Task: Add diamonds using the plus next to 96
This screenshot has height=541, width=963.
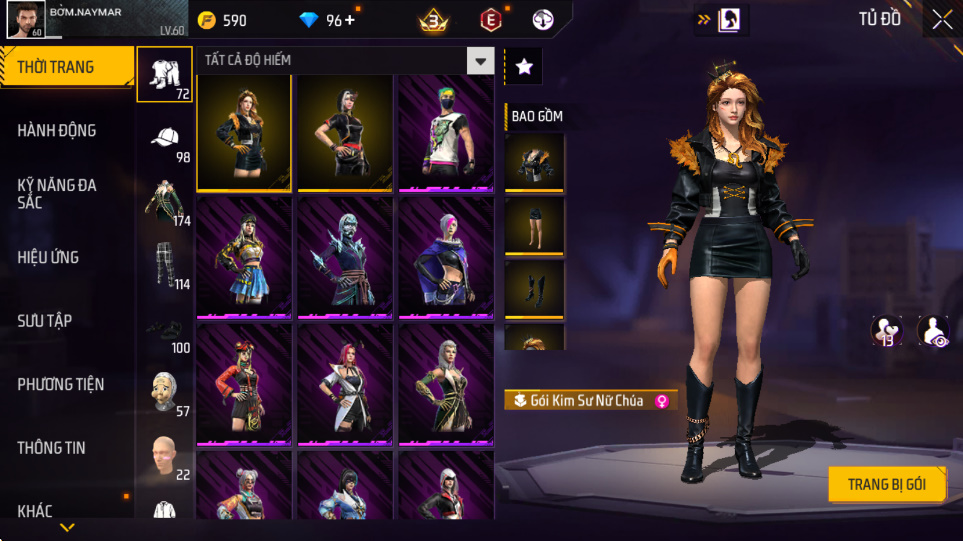Action: pyautogui.click(x=349, y=20)
